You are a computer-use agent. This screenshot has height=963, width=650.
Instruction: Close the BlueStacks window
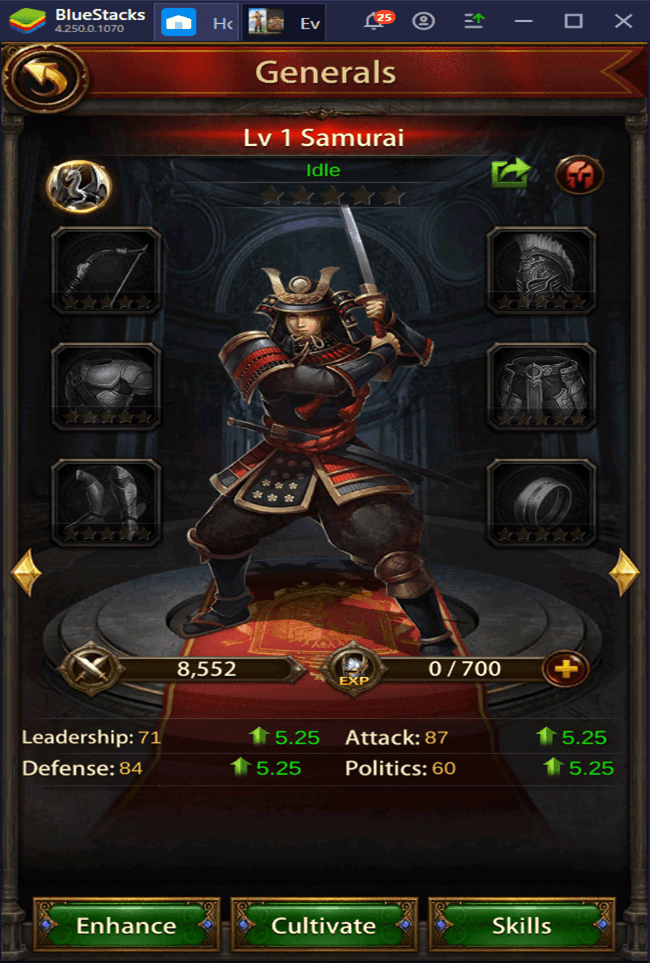tap(623, 21)
